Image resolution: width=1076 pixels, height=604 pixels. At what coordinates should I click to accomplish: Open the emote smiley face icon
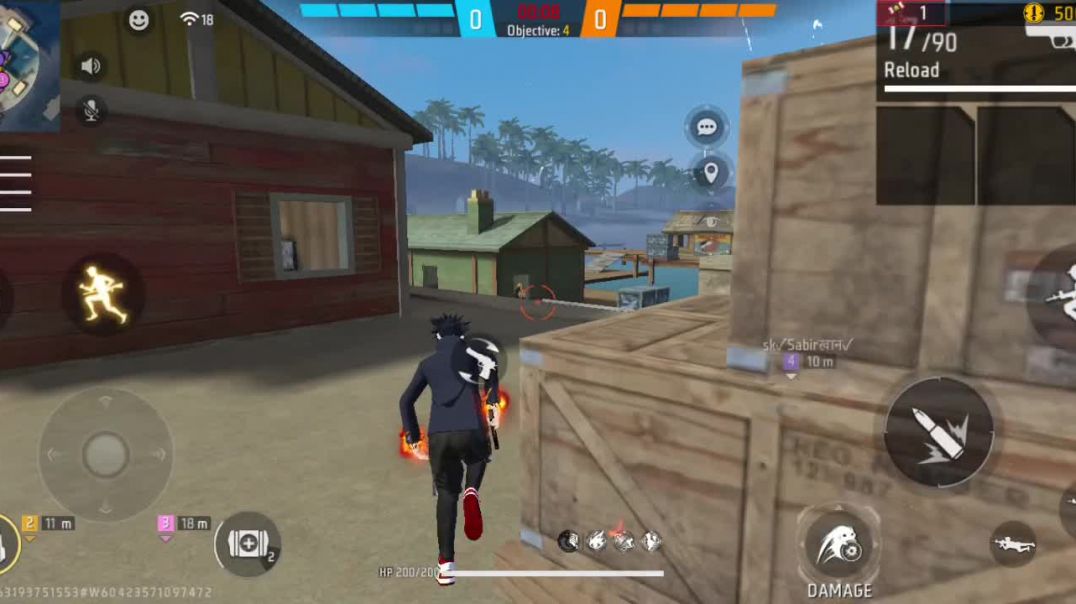tap(138, 19)
